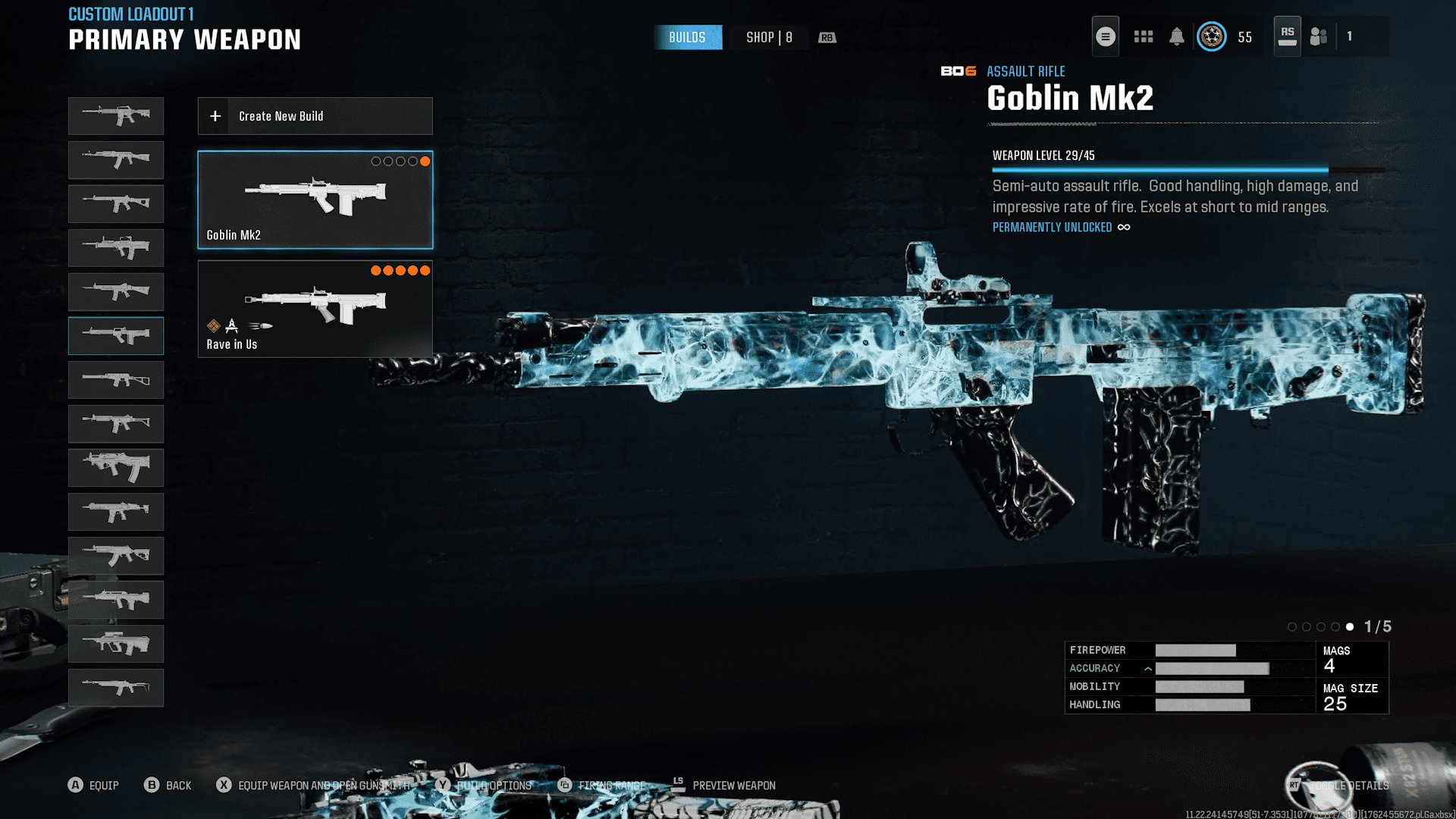Click the grid menu icon in top bar
This screenshot has height=819, width=1456.
(1143, 36)
